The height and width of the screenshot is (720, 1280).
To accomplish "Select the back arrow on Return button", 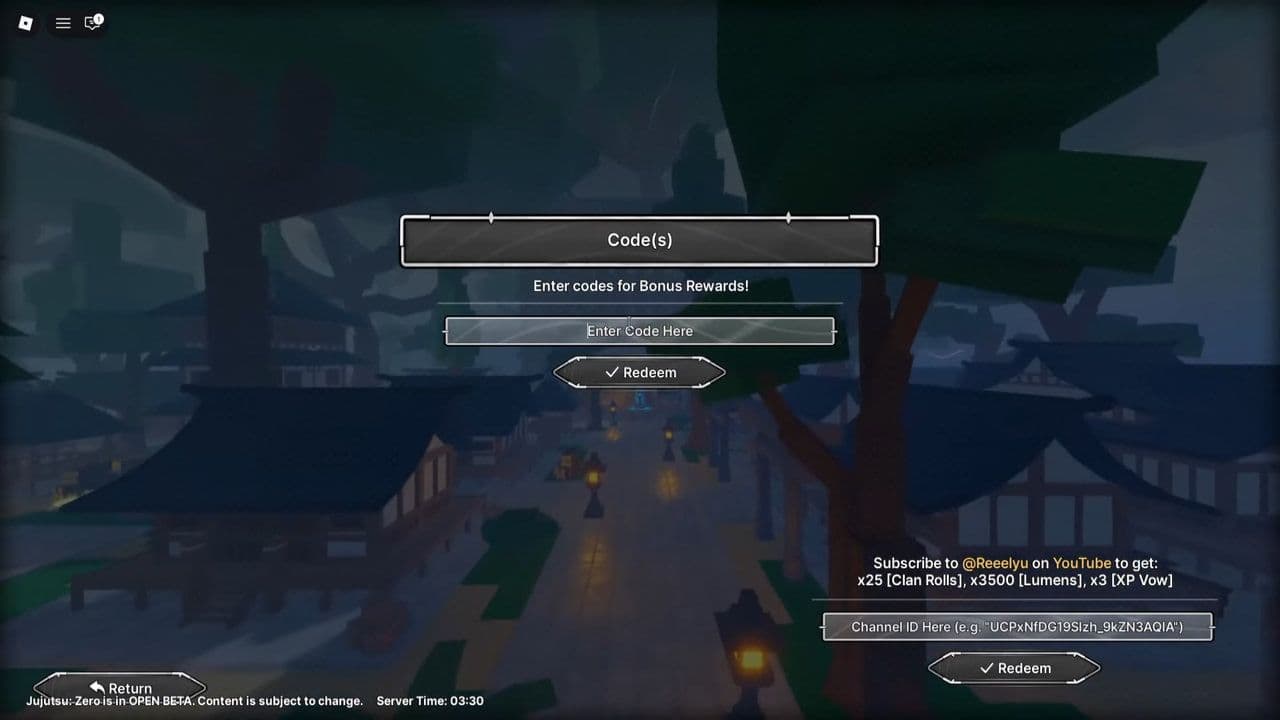I will click(96, 687).
